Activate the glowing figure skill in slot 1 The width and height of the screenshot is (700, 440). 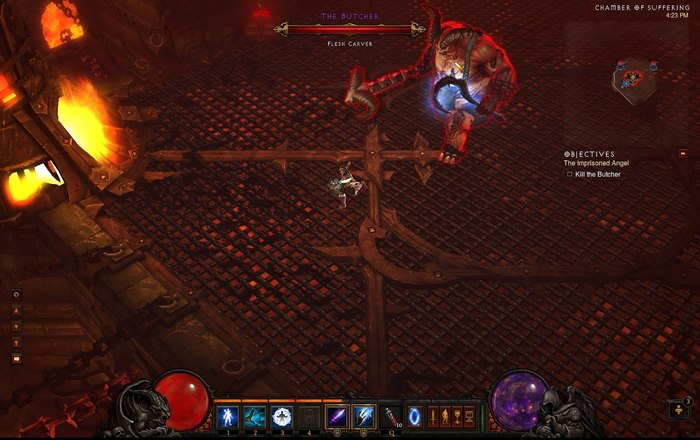coord(228,415)
